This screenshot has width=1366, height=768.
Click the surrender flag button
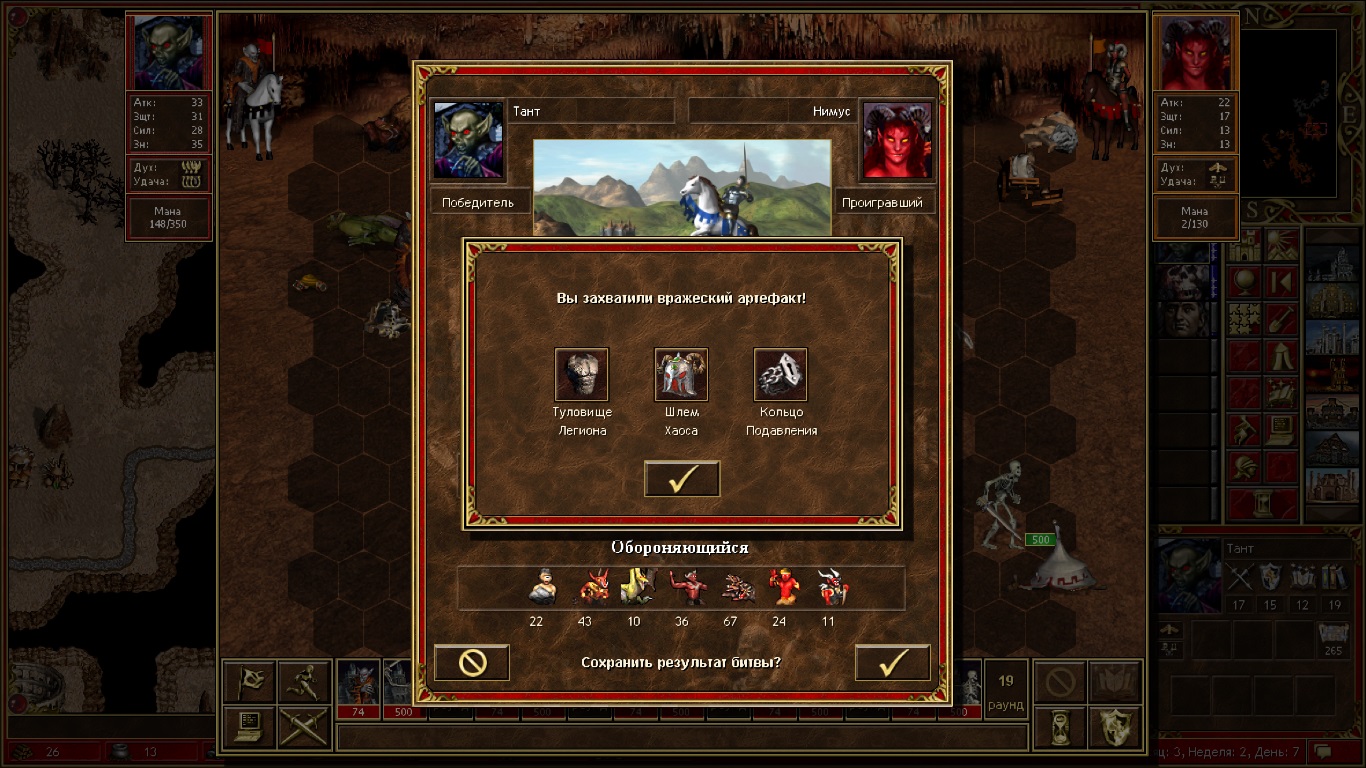point(249,682)
